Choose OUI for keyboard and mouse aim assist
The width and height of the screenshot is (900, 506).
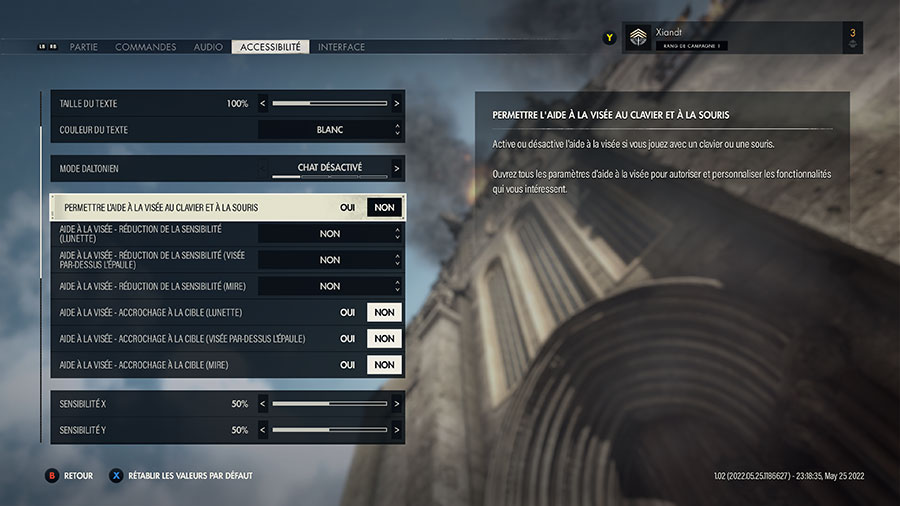pos(347,207)
